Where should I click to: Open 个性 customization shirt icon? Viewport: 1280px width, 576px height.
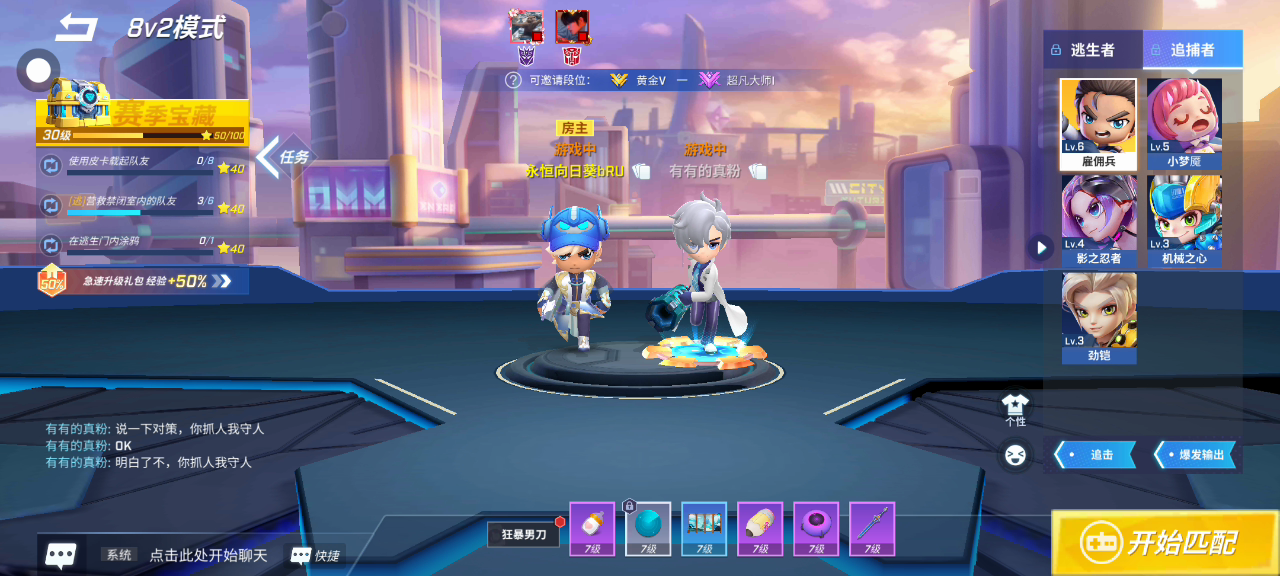pyautogui.click(x=1015, y=408)
